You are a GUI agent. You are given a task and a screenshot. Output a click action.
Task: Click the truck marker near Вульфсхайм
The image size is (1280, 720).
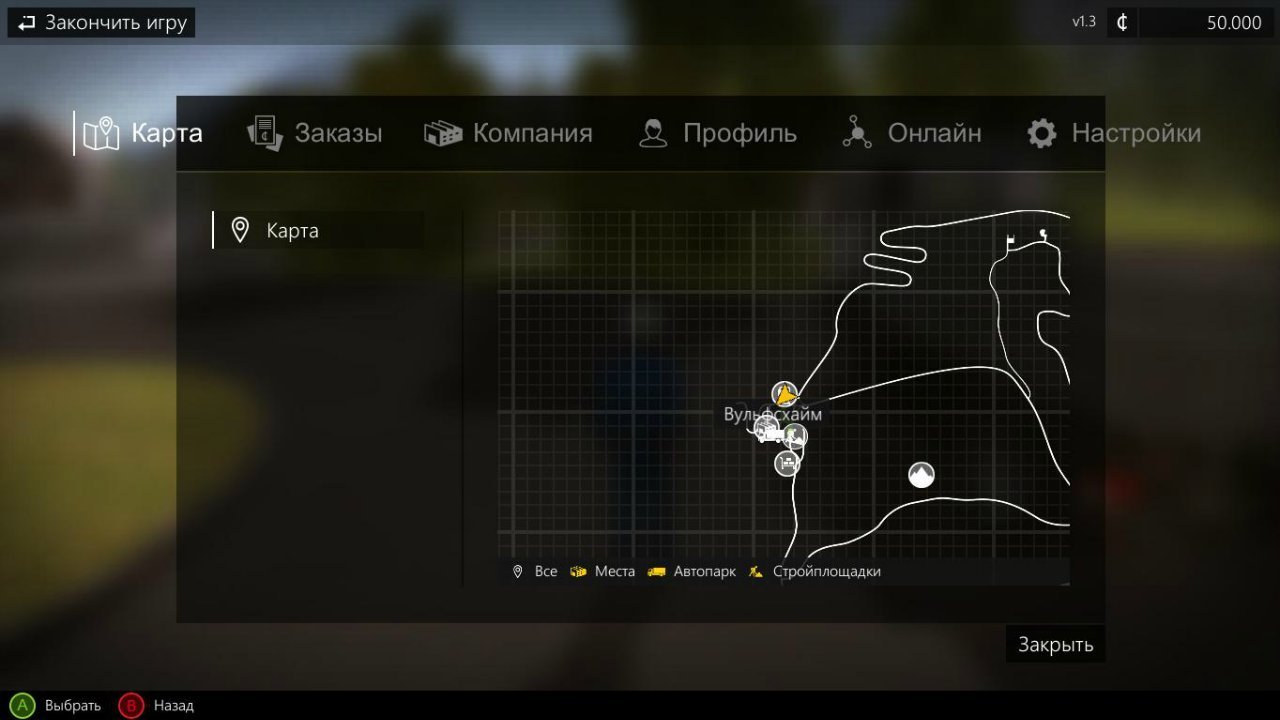[766, 425]
